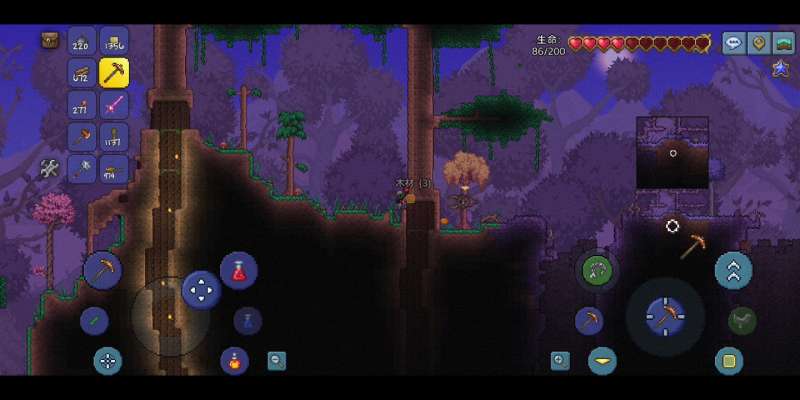
Task: Activate the grappling hook button
Action: pyautogui.click(x=597, y=270)
